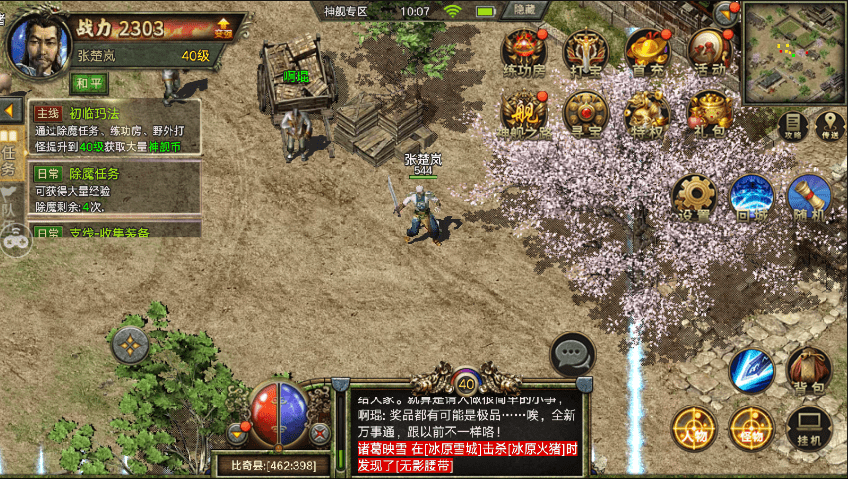This screenshot has height=479, width=848.
Task: Target nearest 怪物 monster
Action: click(750, 427)
